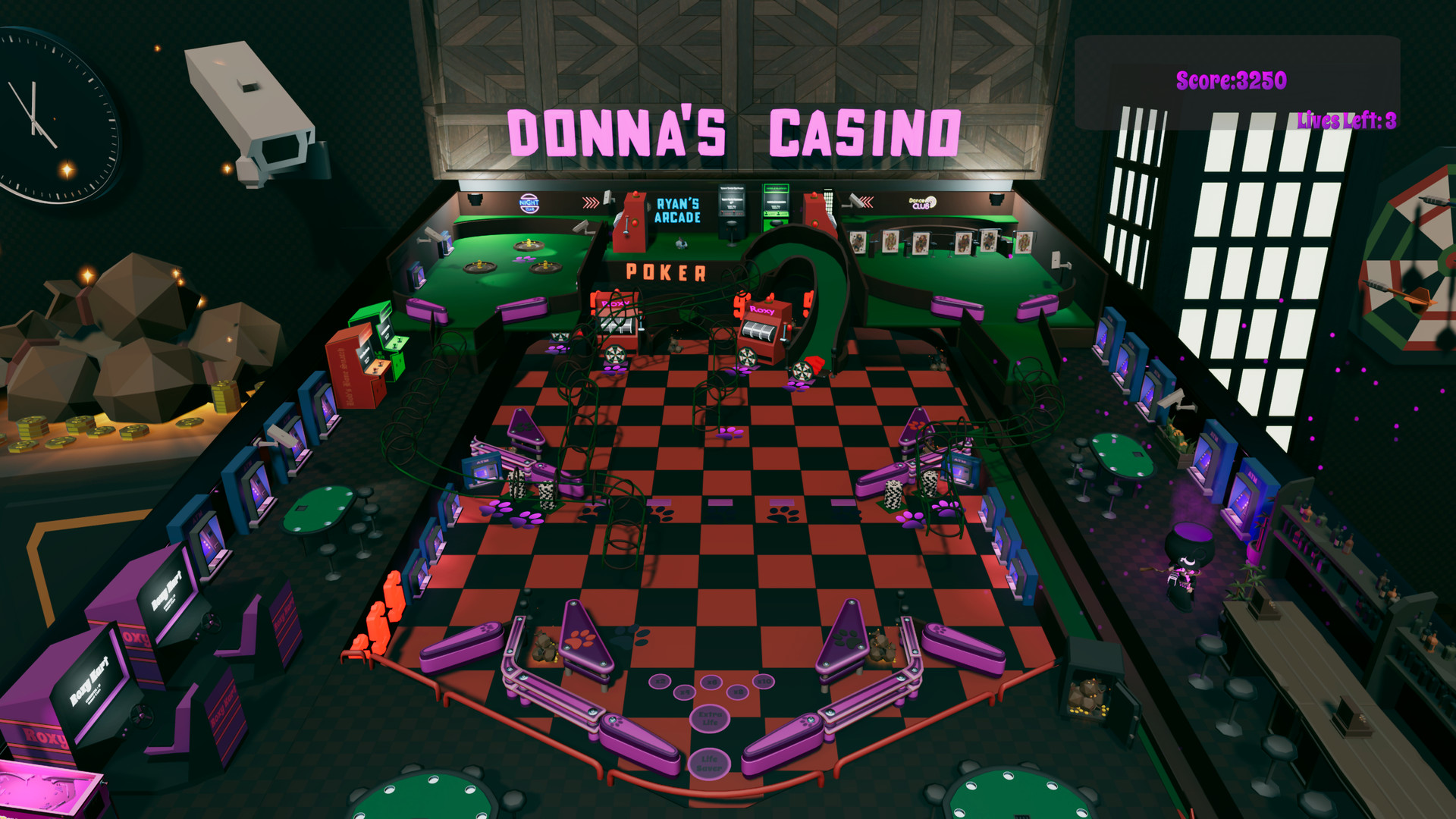
Task: Select the x2 multiplier pad
Action: tap(660, 682)
